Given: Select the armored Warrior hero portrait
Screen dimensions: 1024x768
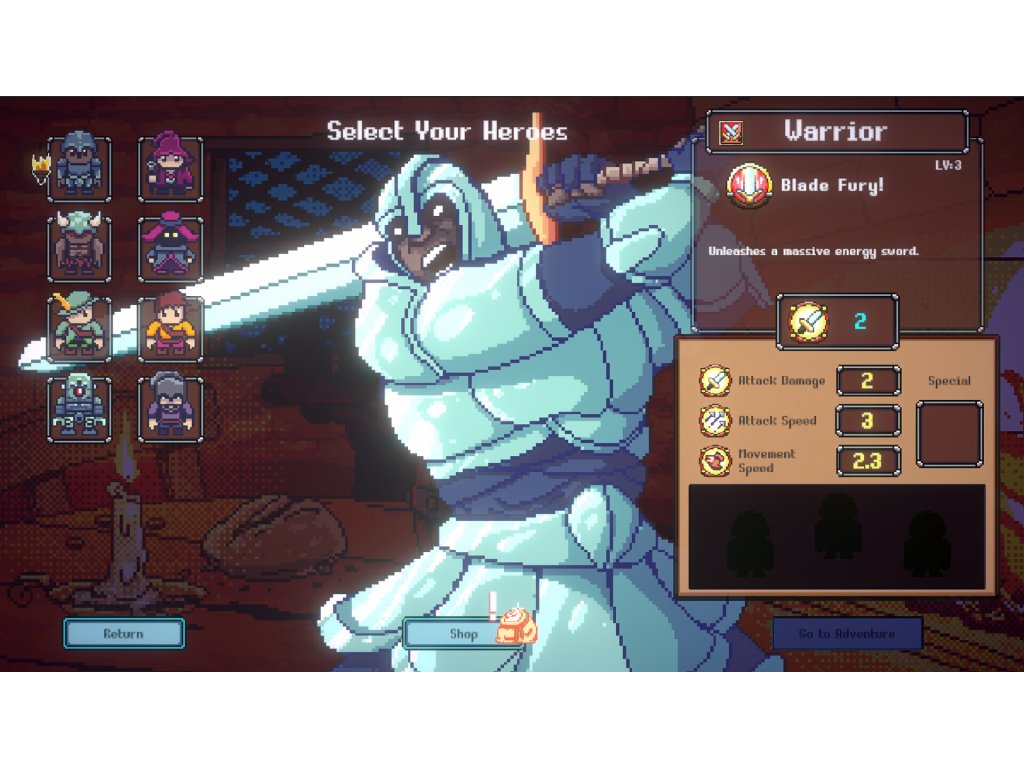Looking at the screenshot, I should tap(79, 169).
